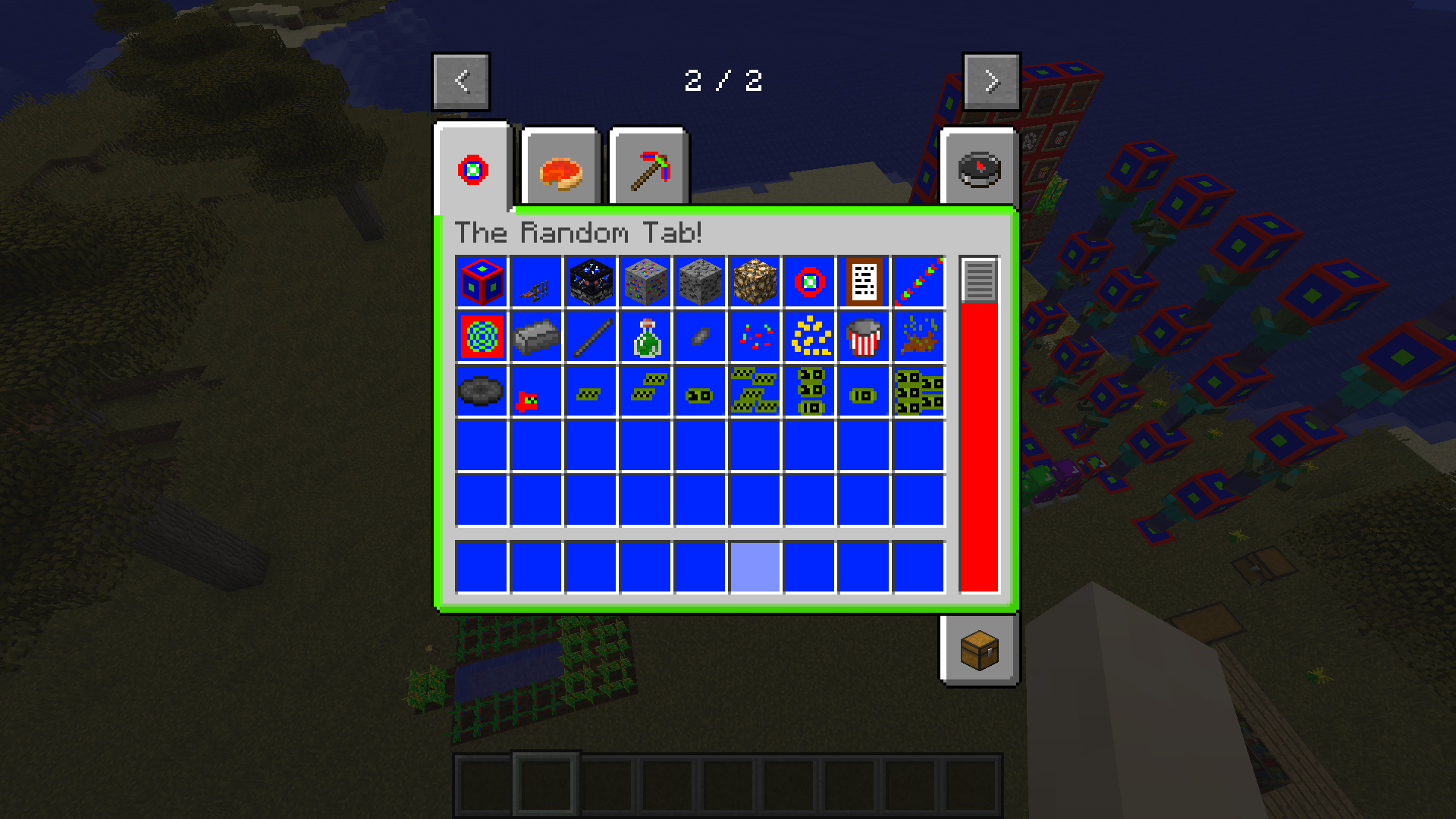This screenshot has width=1456, height=819.
Task: Select the black obsidian portal block
Action: (591, 281)
